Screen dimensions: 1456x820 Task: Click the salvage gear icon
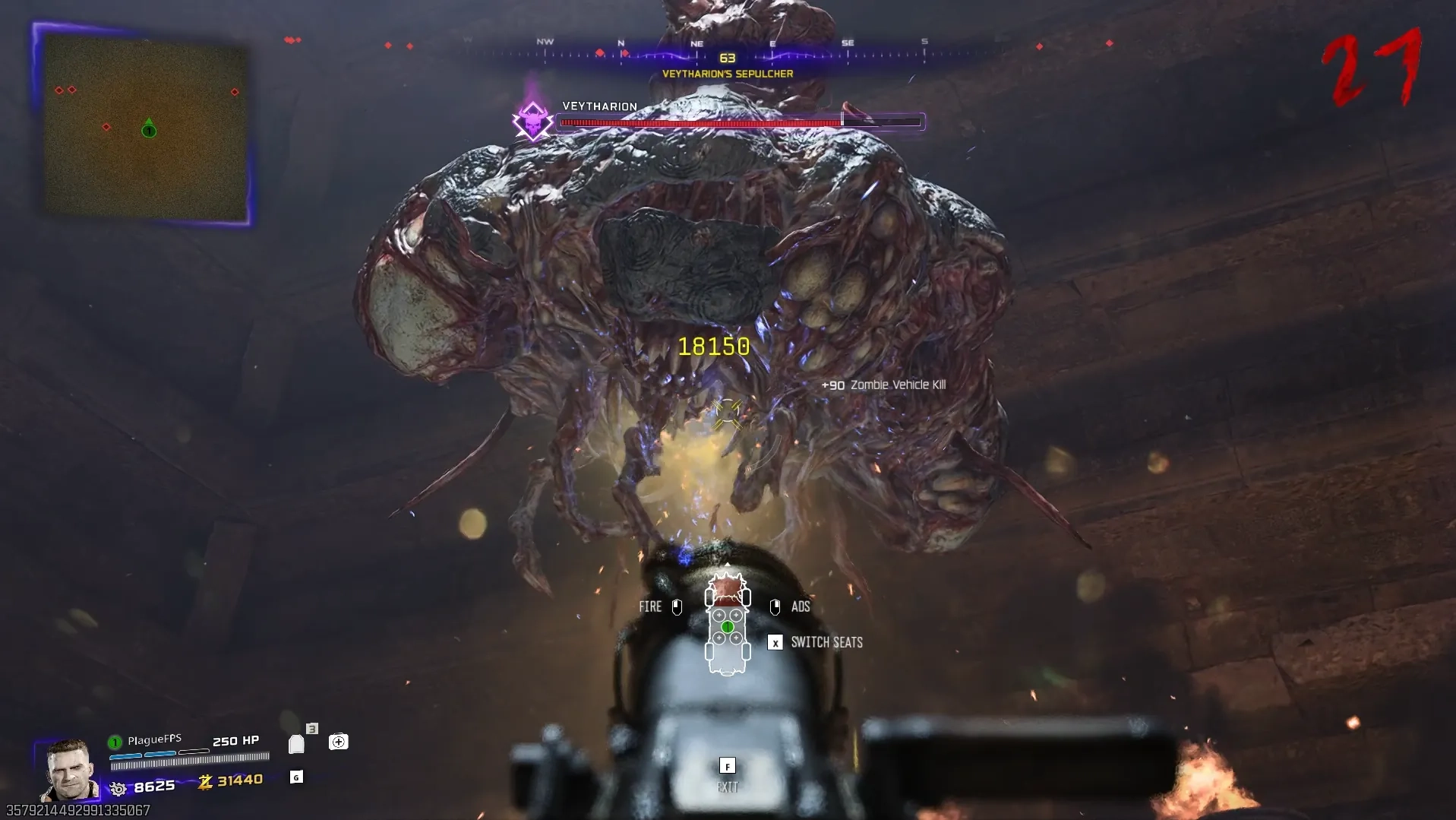[x=118, y=789]
